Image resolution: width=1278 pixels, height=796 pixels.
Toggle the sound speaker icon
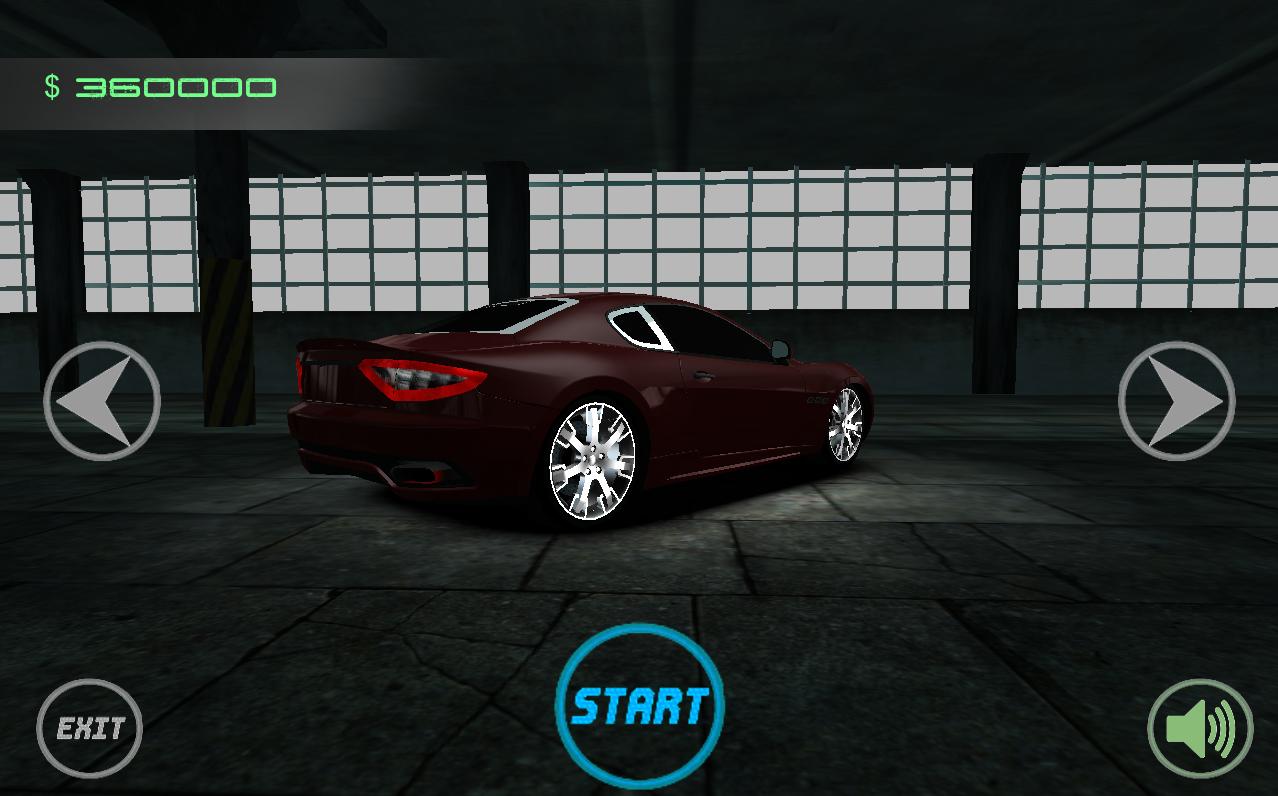(1199, 729)
